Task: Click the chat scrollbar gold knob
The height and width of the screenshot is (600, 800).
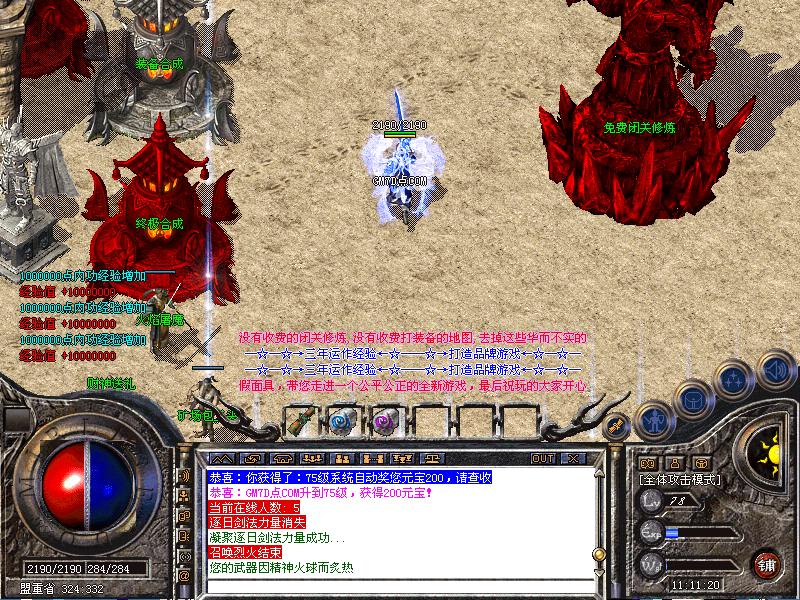Action: [598, 553]
